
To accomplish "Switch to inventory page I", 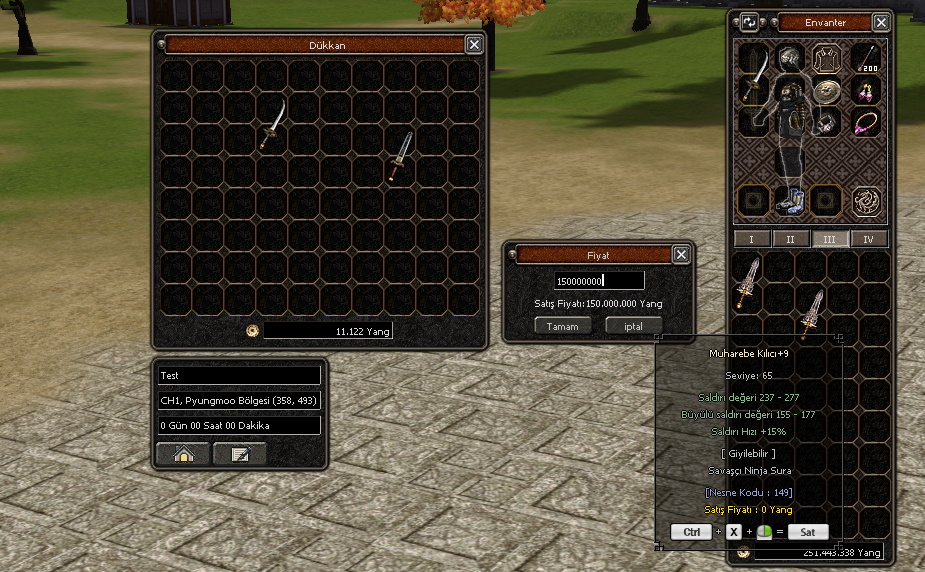I will coord(752,239).
